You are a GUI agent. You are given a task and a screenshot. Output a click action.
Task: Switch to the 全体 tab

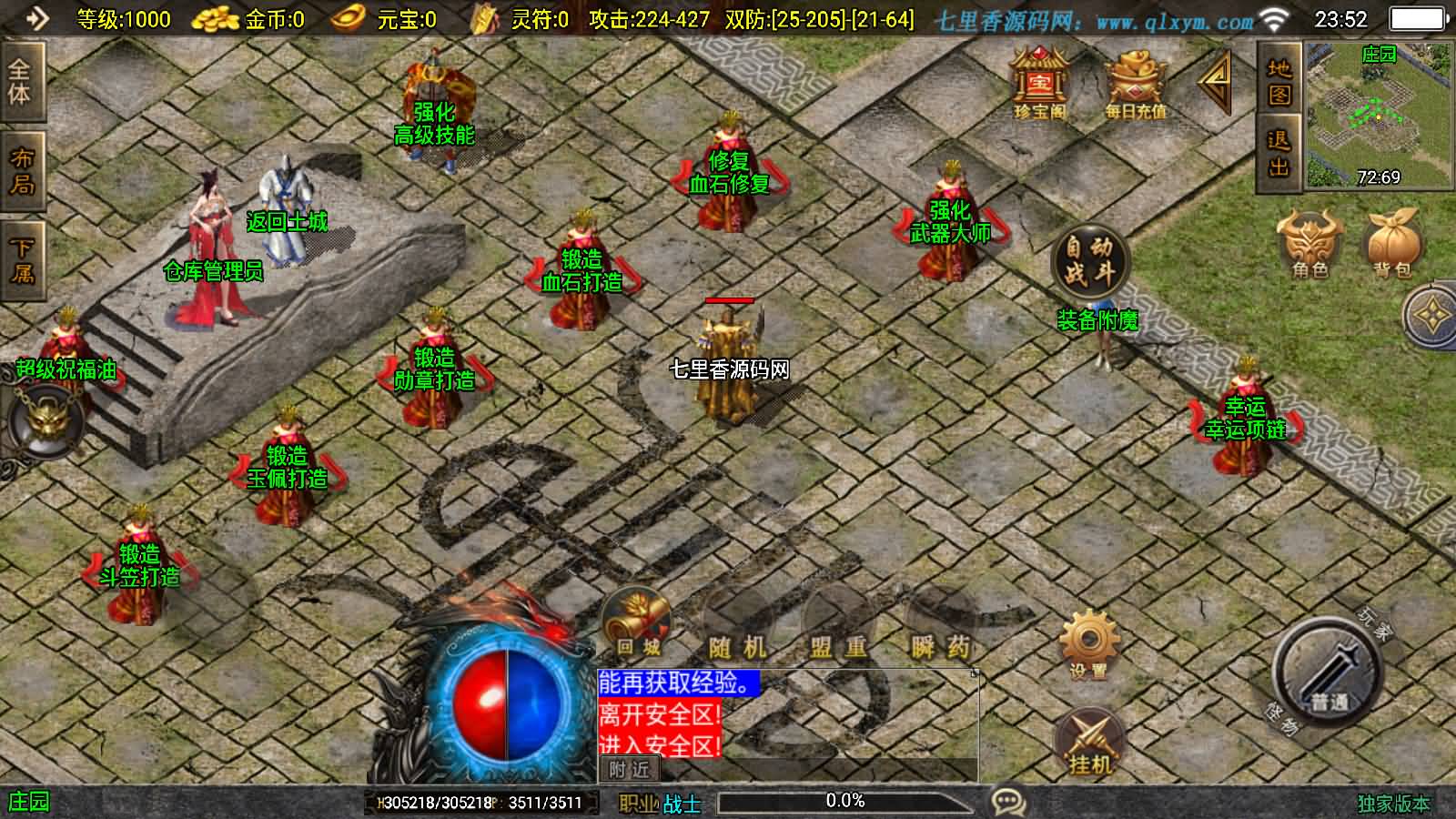20,82
